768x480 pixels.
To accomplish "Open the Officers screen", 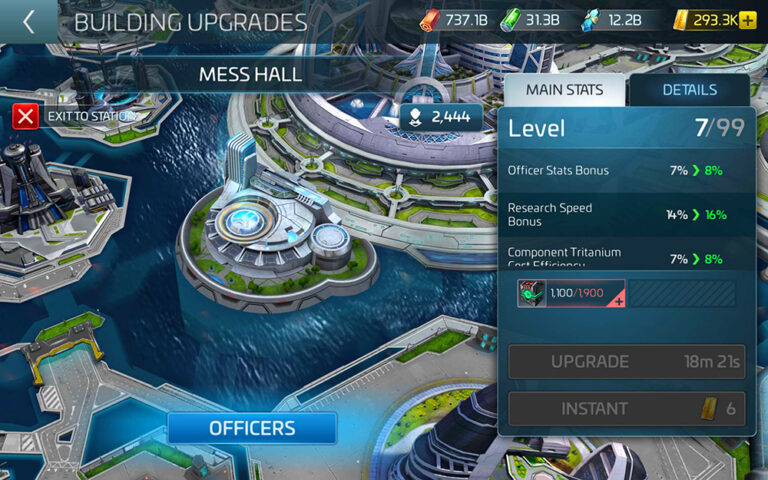I will click(252, 428).
